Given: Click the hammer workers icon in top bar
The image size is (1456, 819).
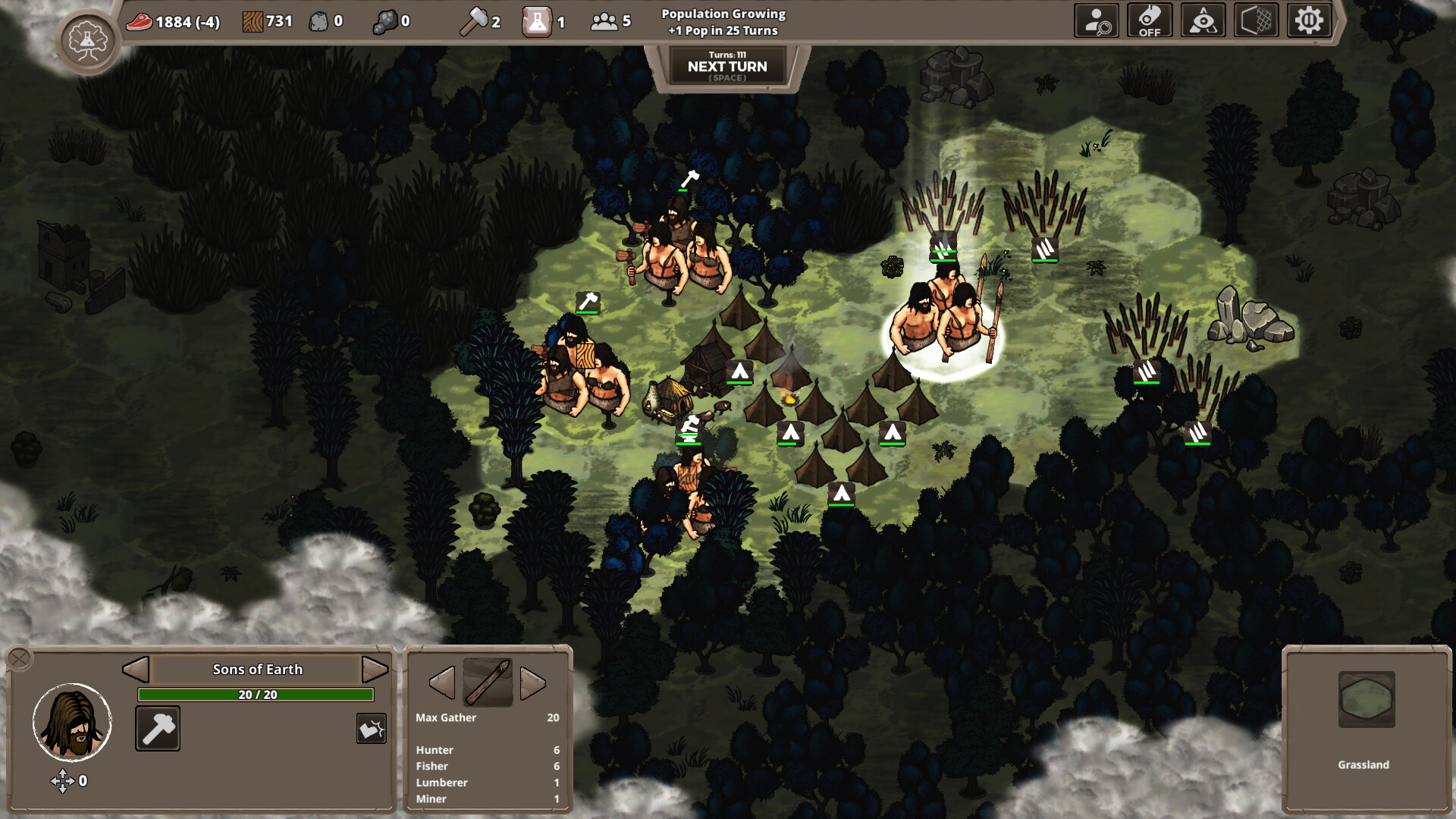Looking at the screenshot, I should point(476,20).
